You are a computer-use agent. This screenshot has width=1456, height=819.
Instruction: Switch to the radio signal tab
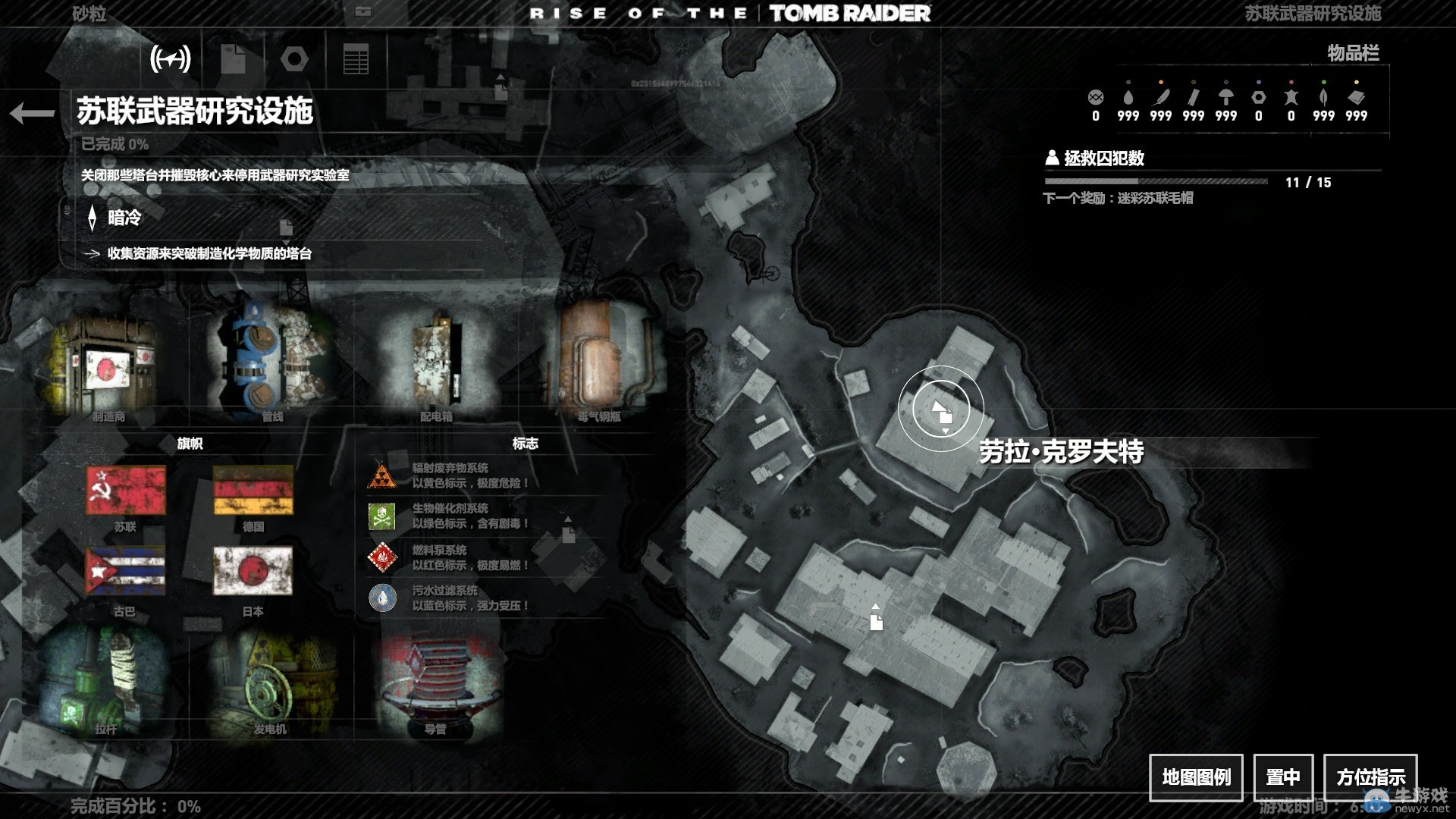(171, 58)
